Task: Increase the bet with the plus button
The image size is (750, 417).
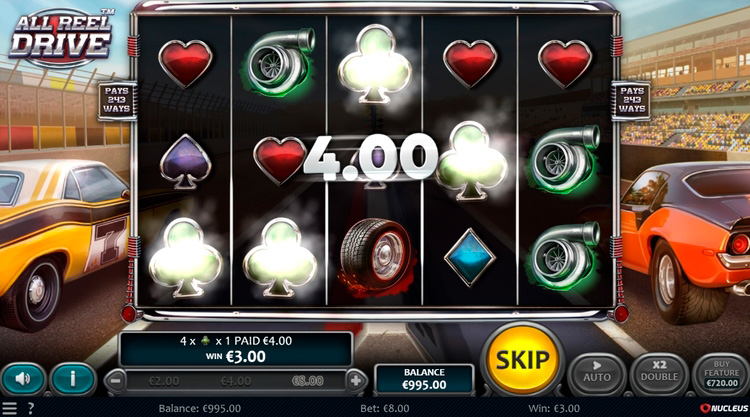Action: click(x=356, y=380)
